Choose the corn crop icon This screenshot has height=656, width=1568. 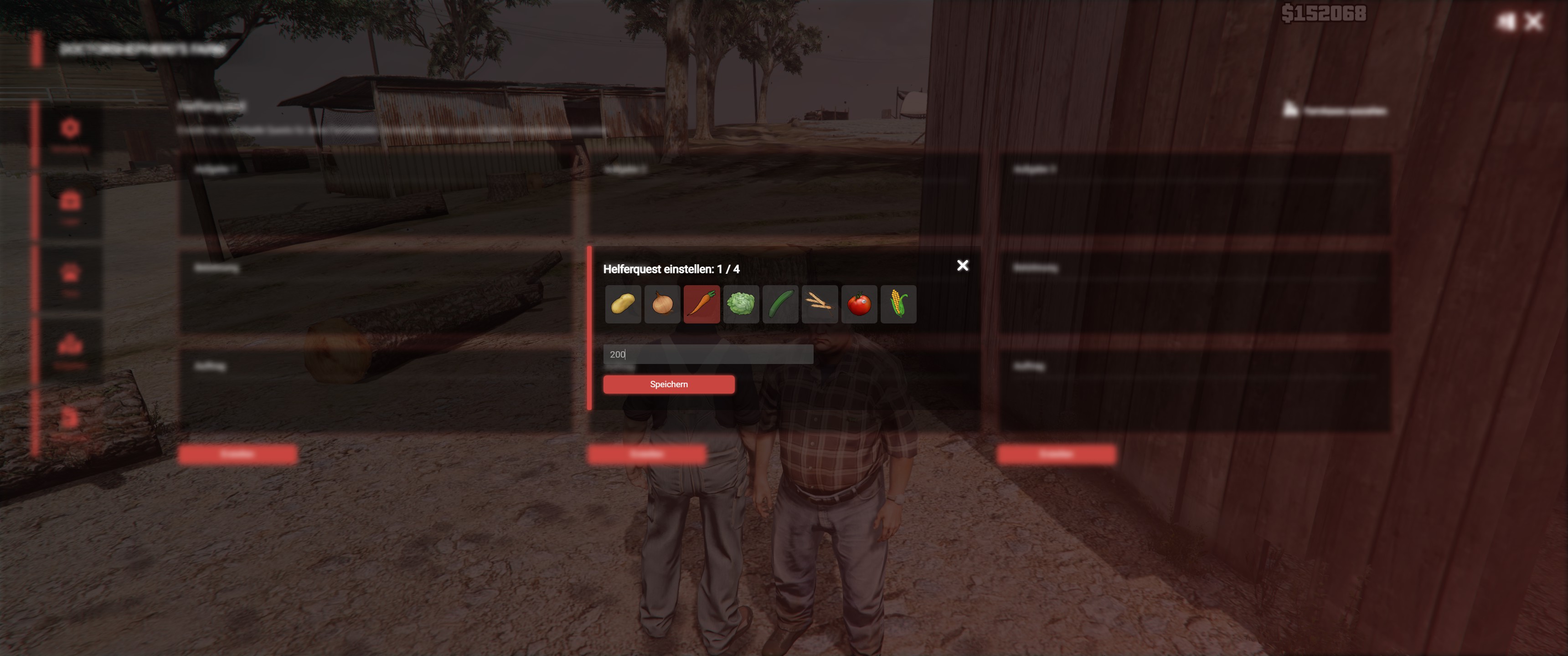pos(898,304)
